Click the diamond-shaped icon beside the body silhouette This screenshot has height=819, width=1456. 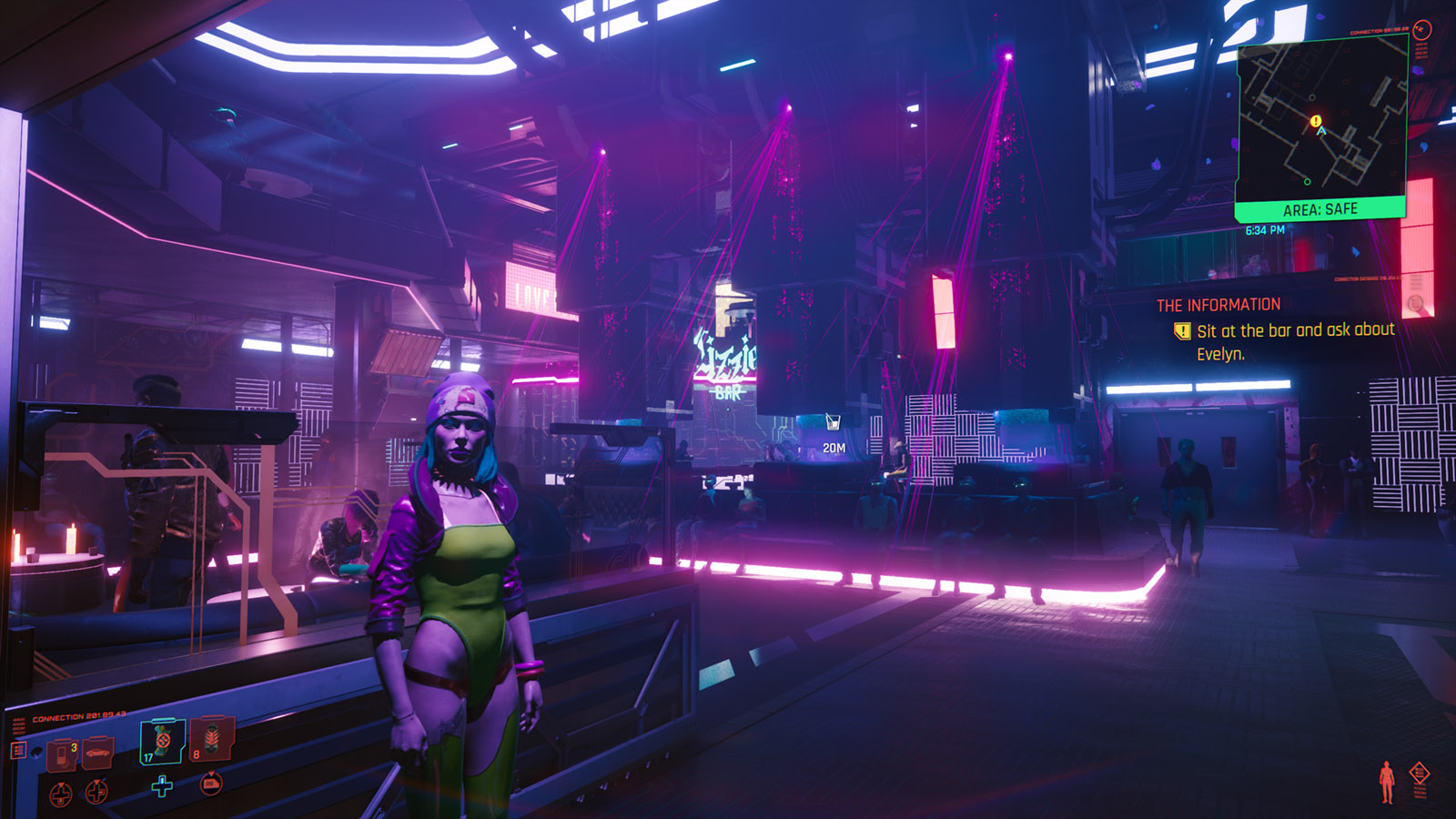[1420, 774]
